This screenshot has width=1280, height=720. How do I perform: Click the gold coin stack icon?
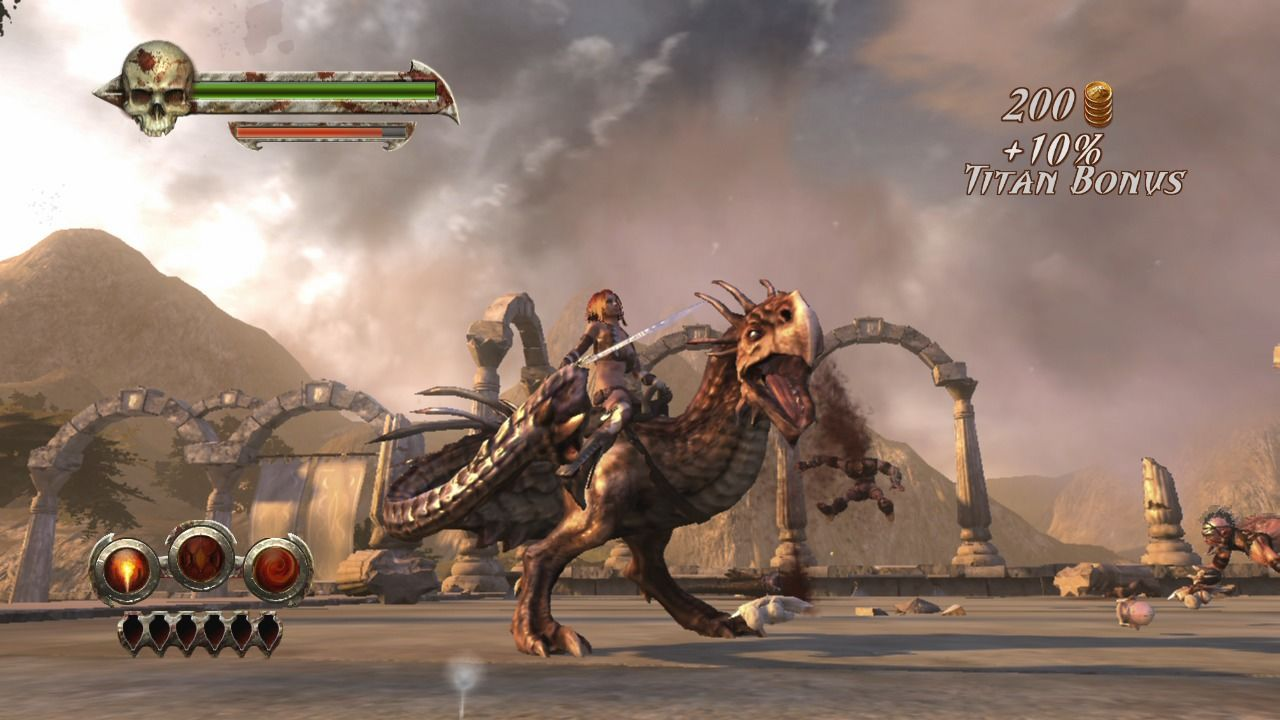(1097, 104)
